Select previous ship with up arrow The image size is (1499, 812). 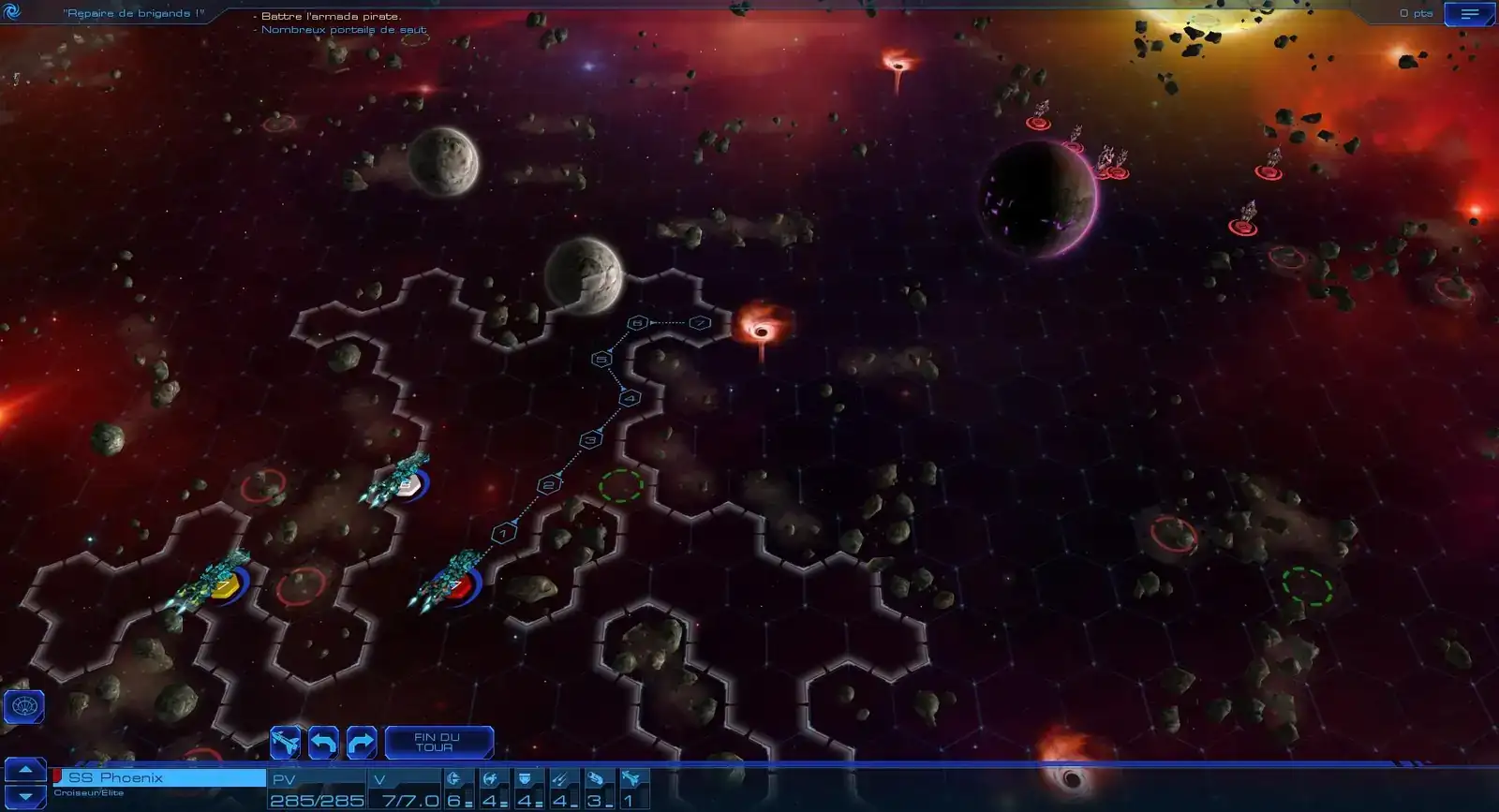pyautogui.click(x=25, y=770)
